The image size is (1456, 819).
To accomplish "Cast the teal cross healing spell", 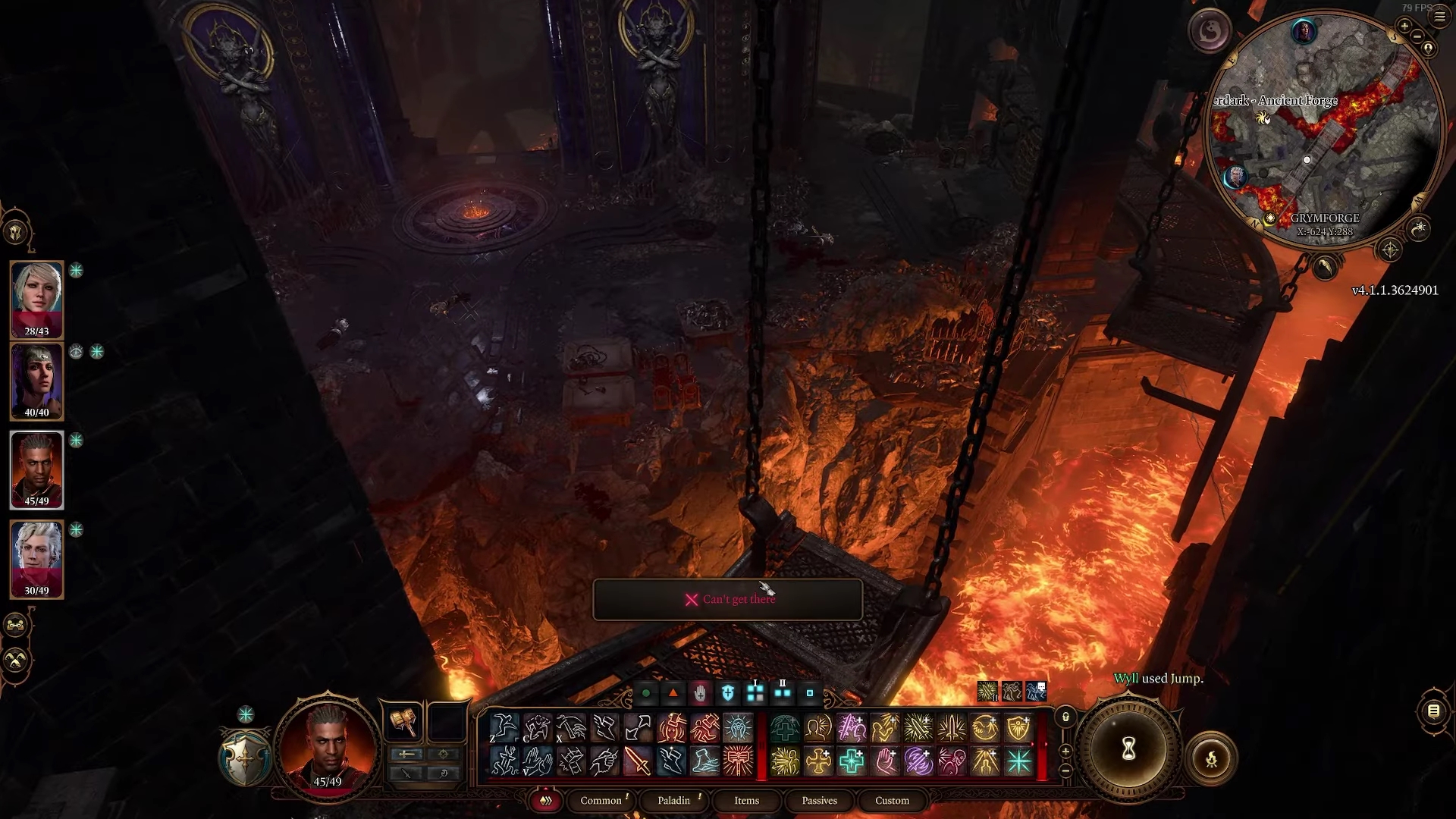I will point(852,761).
